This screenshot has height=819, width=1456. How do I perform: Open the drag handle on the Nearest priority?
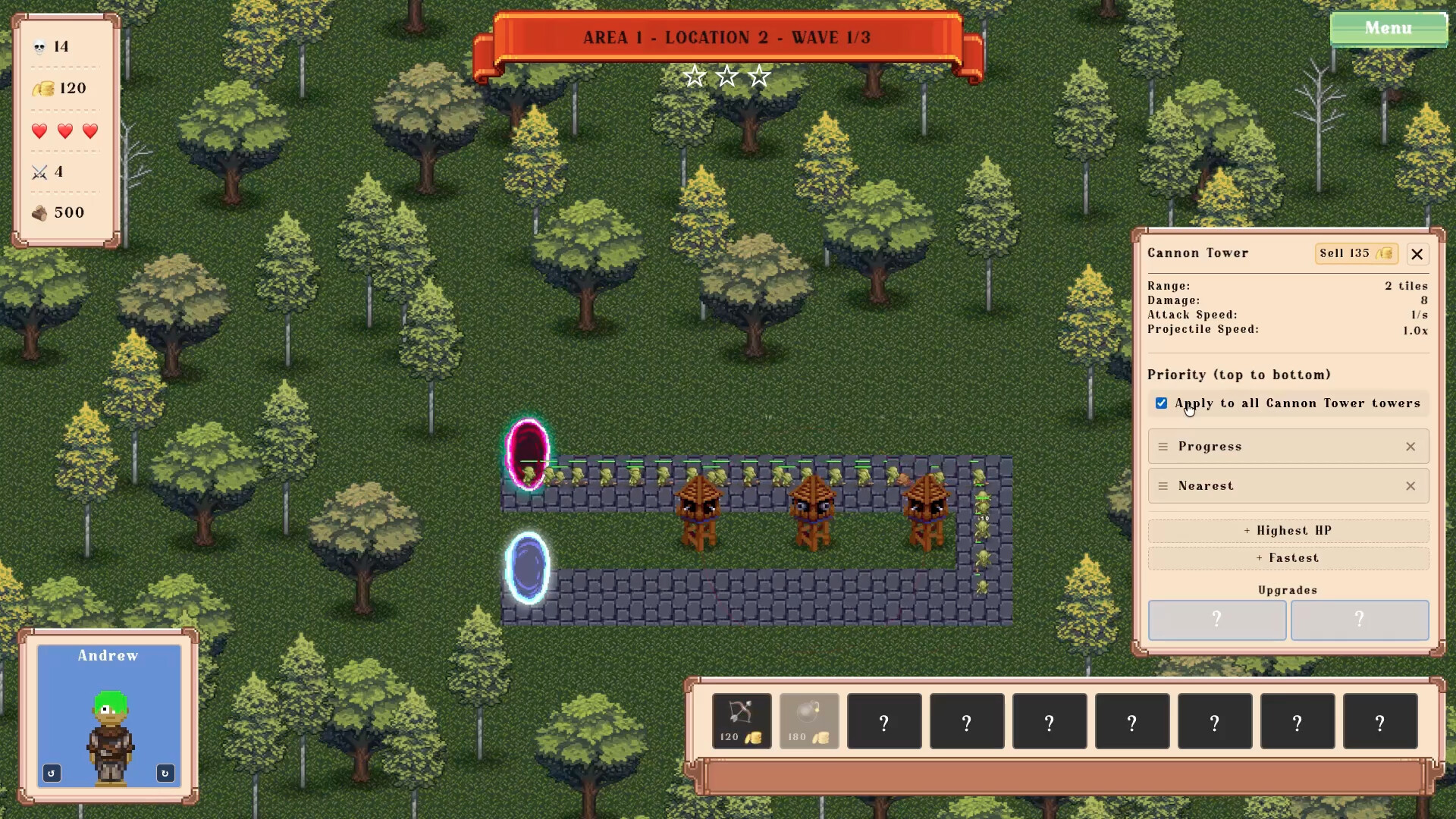click(1165, 486)
